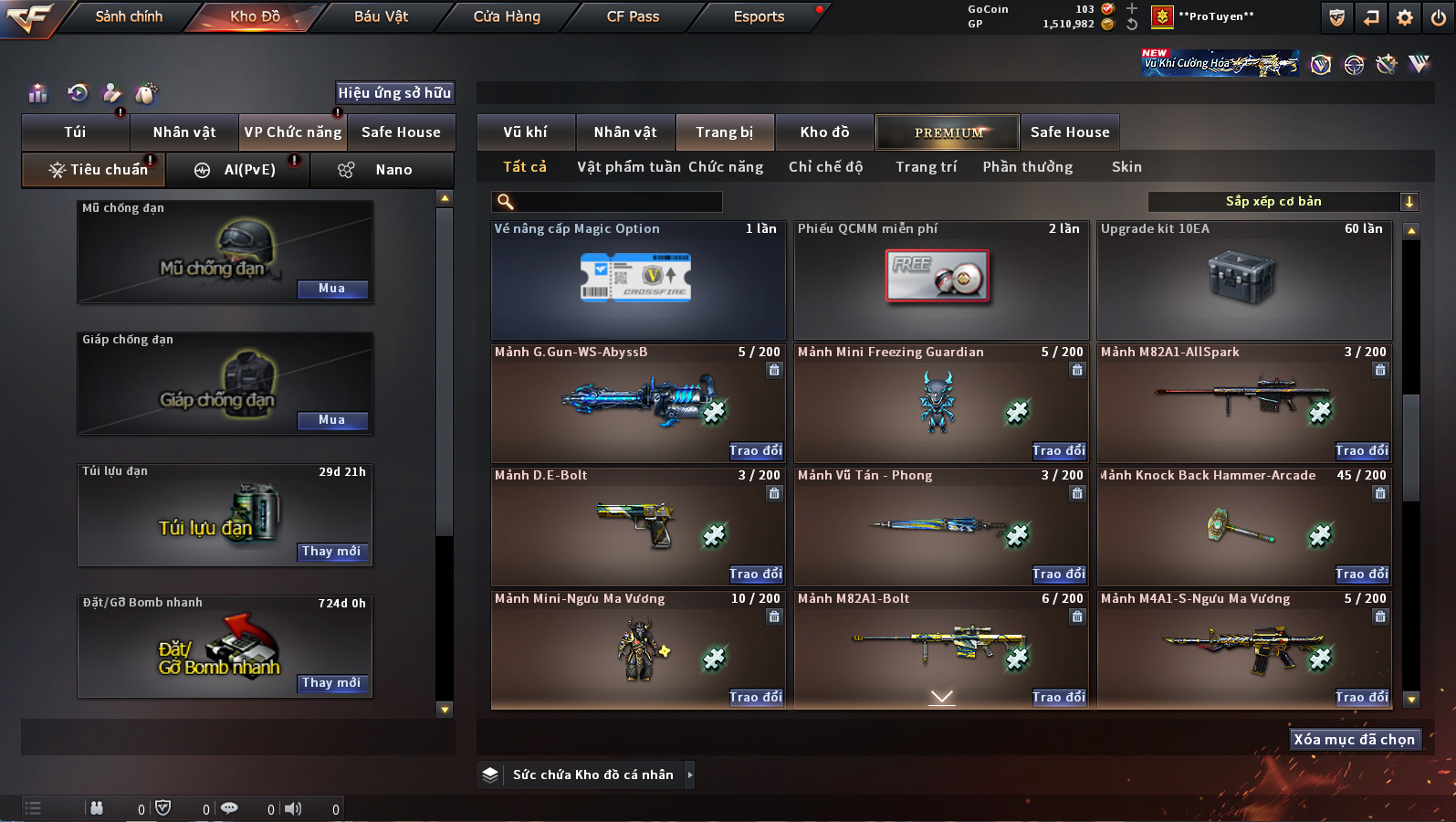Switch to the Nano sub-tab
The height and width of the screenshot is (822, 1456).
click(382, 170)
